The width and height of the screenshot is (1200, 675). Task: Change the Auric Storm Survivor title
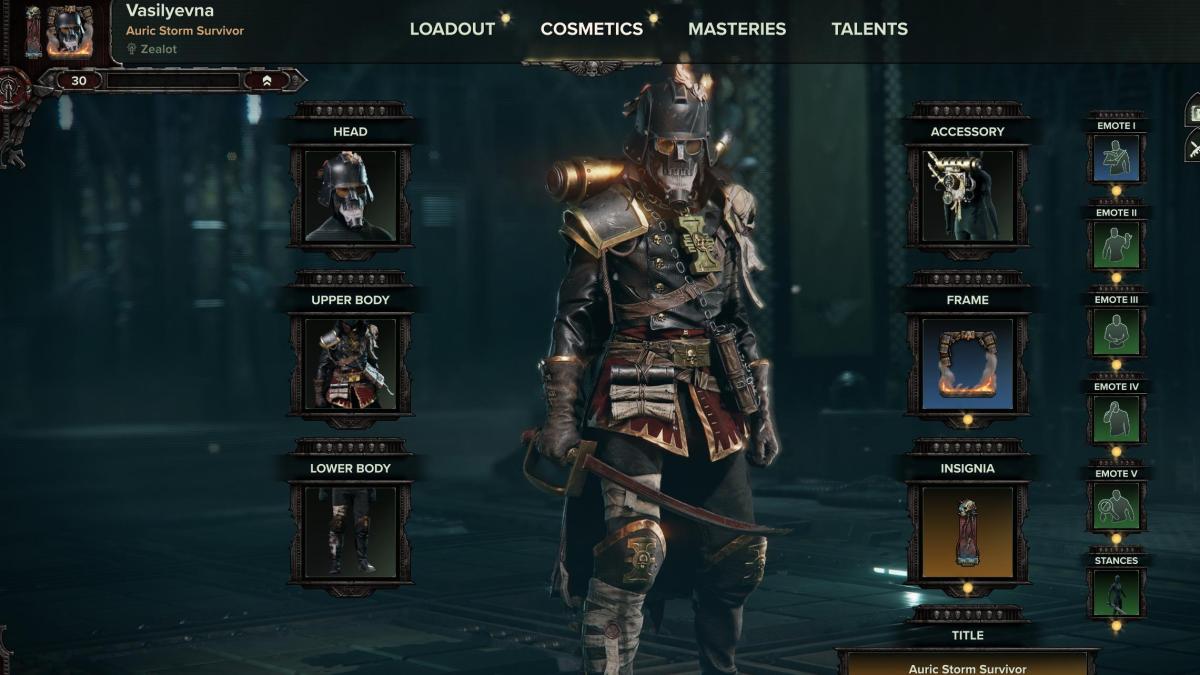967,665
